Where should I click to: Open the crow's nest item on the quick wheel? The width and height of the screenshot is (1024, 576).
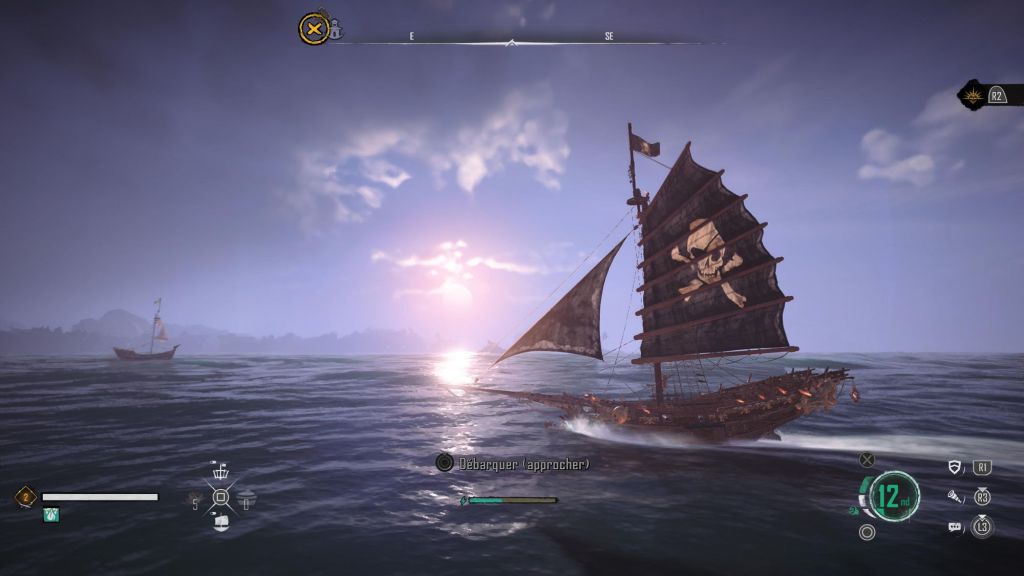pyautogui.click(x=221, y=473)
